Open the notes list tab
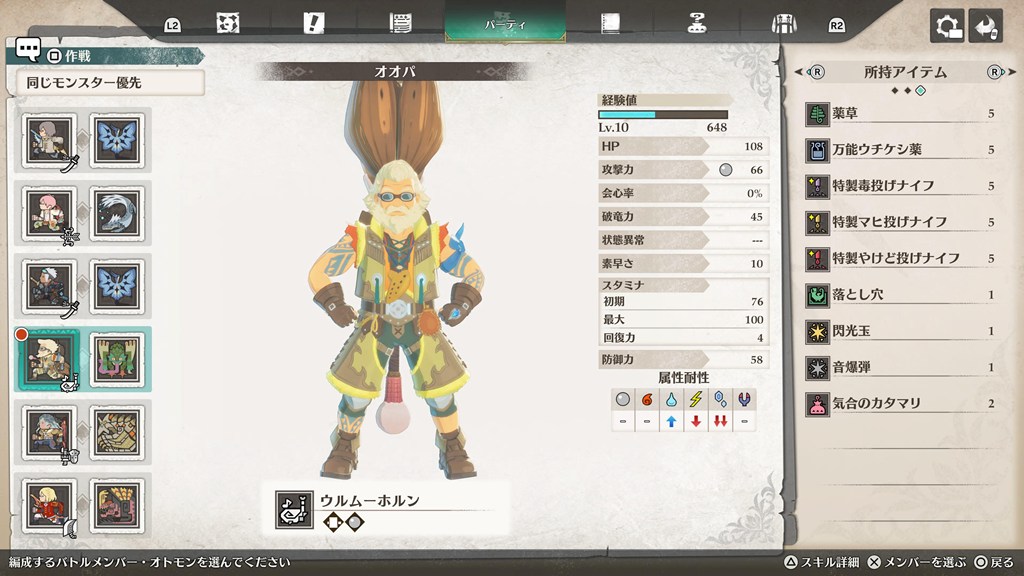This screenshot has height=576, width=1024. 402,23
